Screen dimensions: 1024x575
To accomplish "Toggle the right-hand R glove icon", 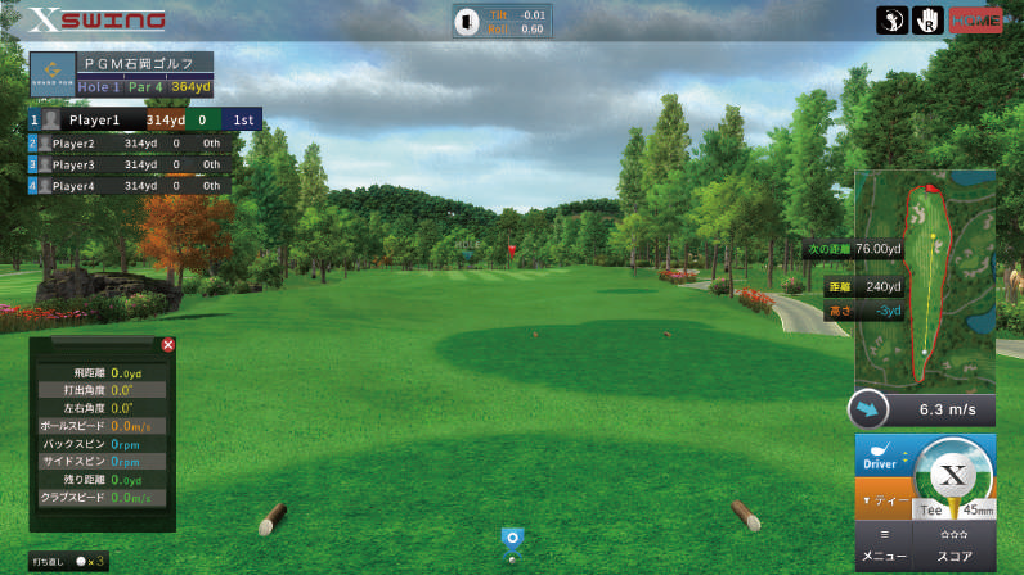I will pyautogui.click(x=927, y=20).
